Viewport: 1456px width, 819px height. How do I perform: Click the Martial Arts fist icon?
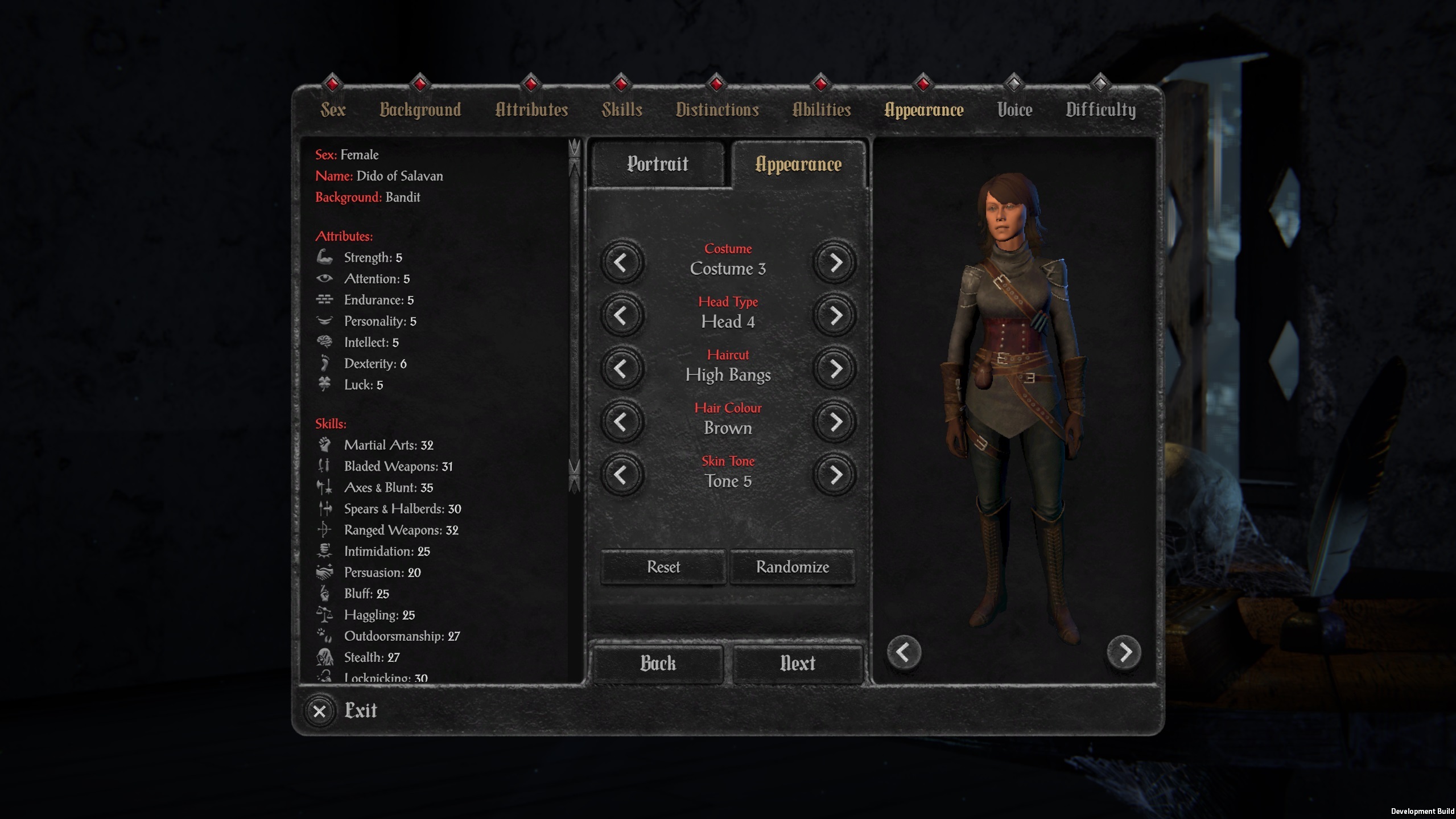[325, 445]
